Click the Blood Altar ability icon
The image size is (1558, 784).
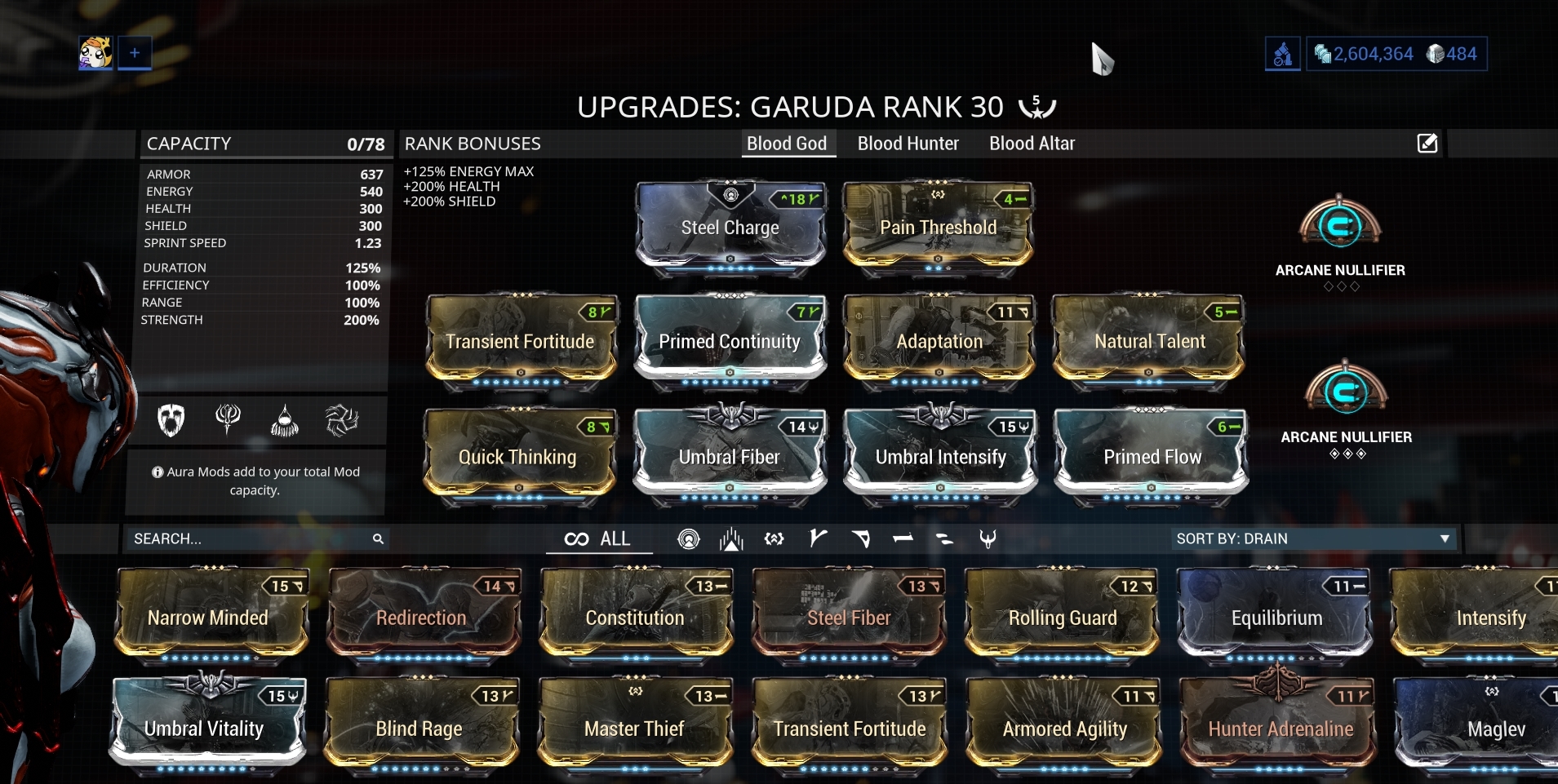(229, 420)
